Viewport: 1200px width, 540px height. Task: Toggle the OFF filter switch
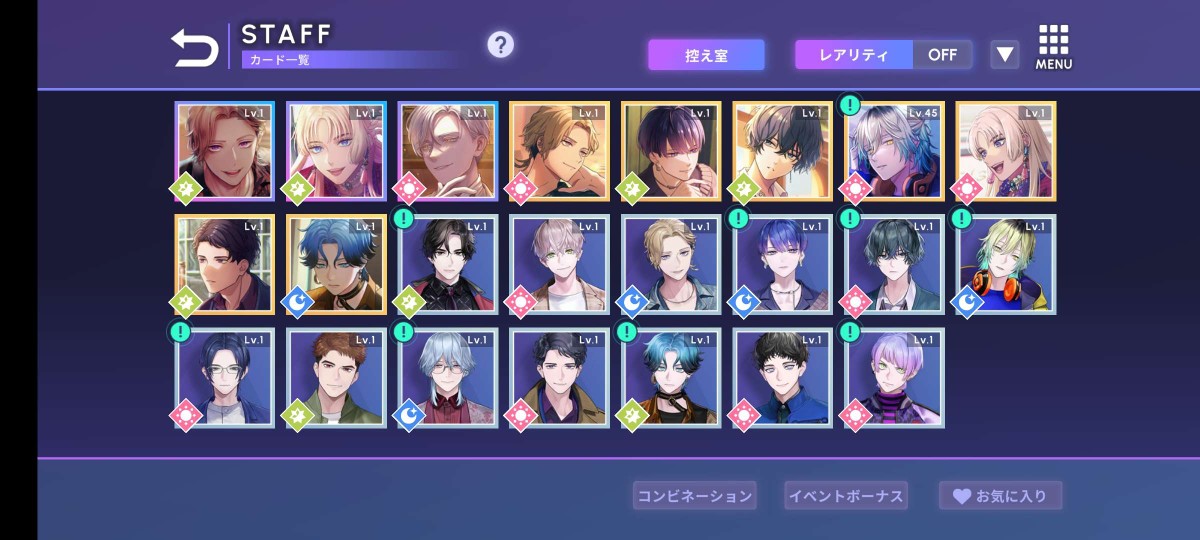coord(942,55)
